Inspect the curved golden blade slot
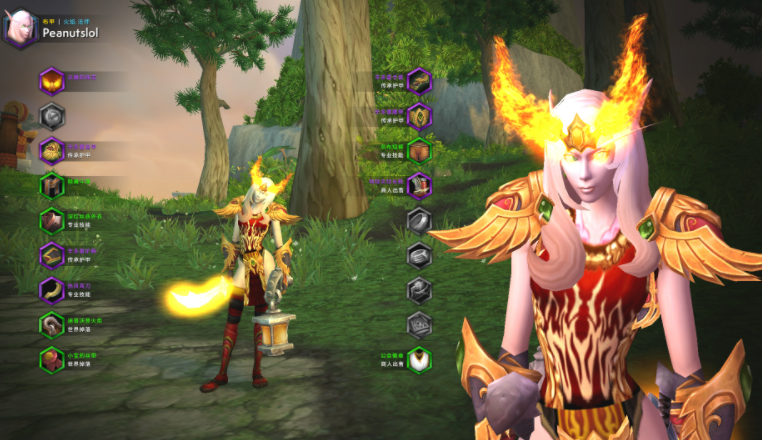Viewport: 762px width, 440px height. pos(51,291)
